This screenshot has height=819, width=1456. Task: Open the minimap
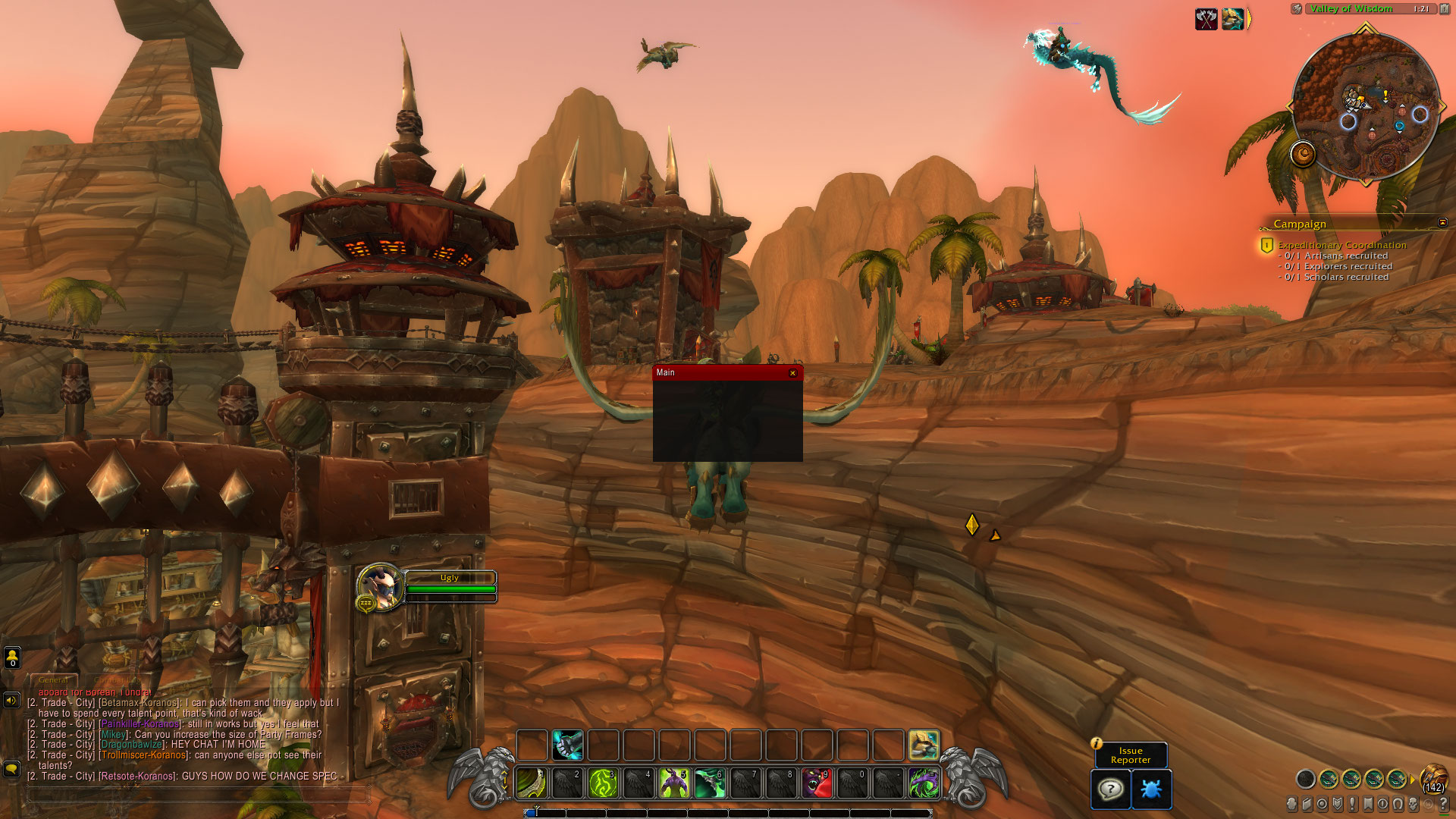point(1365,106)
